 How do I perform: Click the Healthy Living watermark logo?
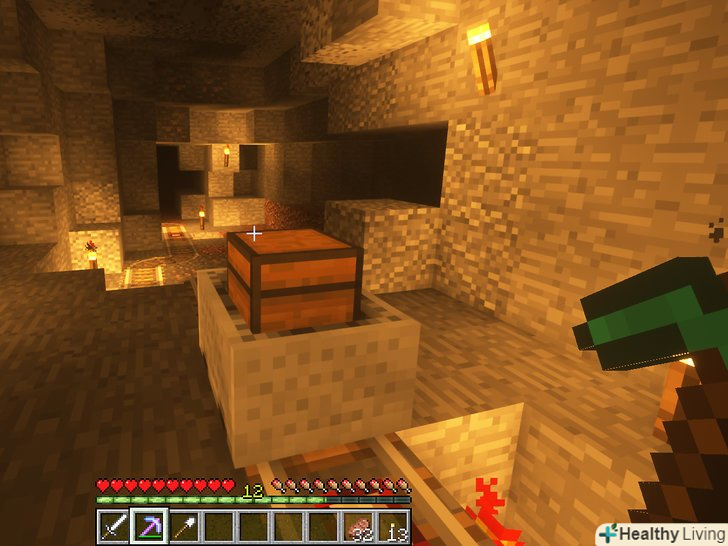point(661,534)
